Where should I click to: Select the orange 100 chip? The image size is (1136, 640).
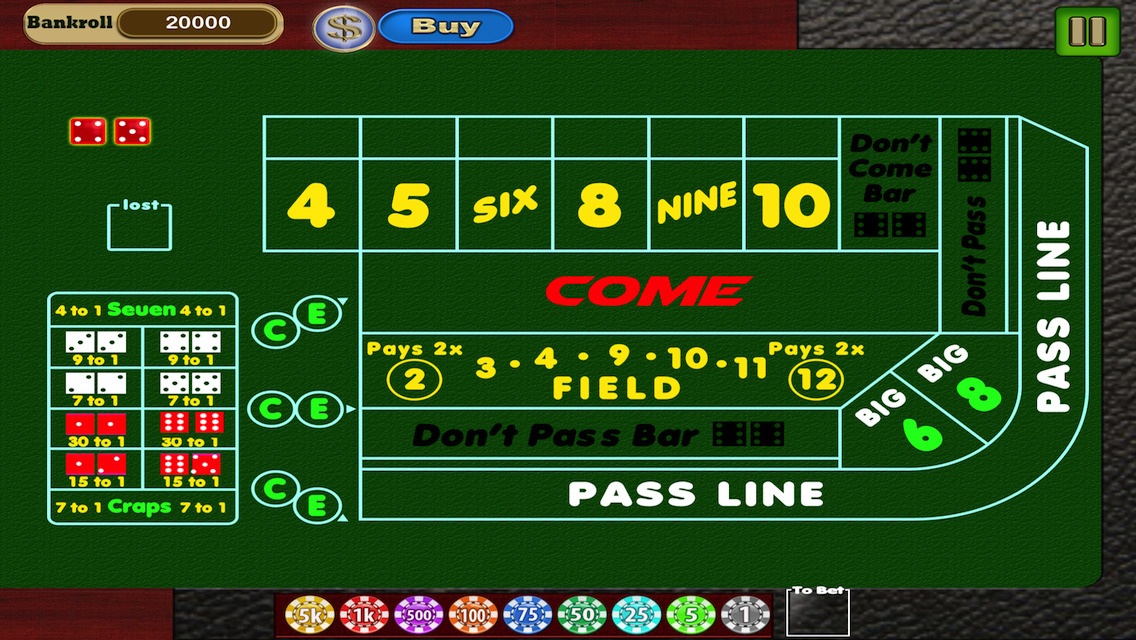(473, 614)
